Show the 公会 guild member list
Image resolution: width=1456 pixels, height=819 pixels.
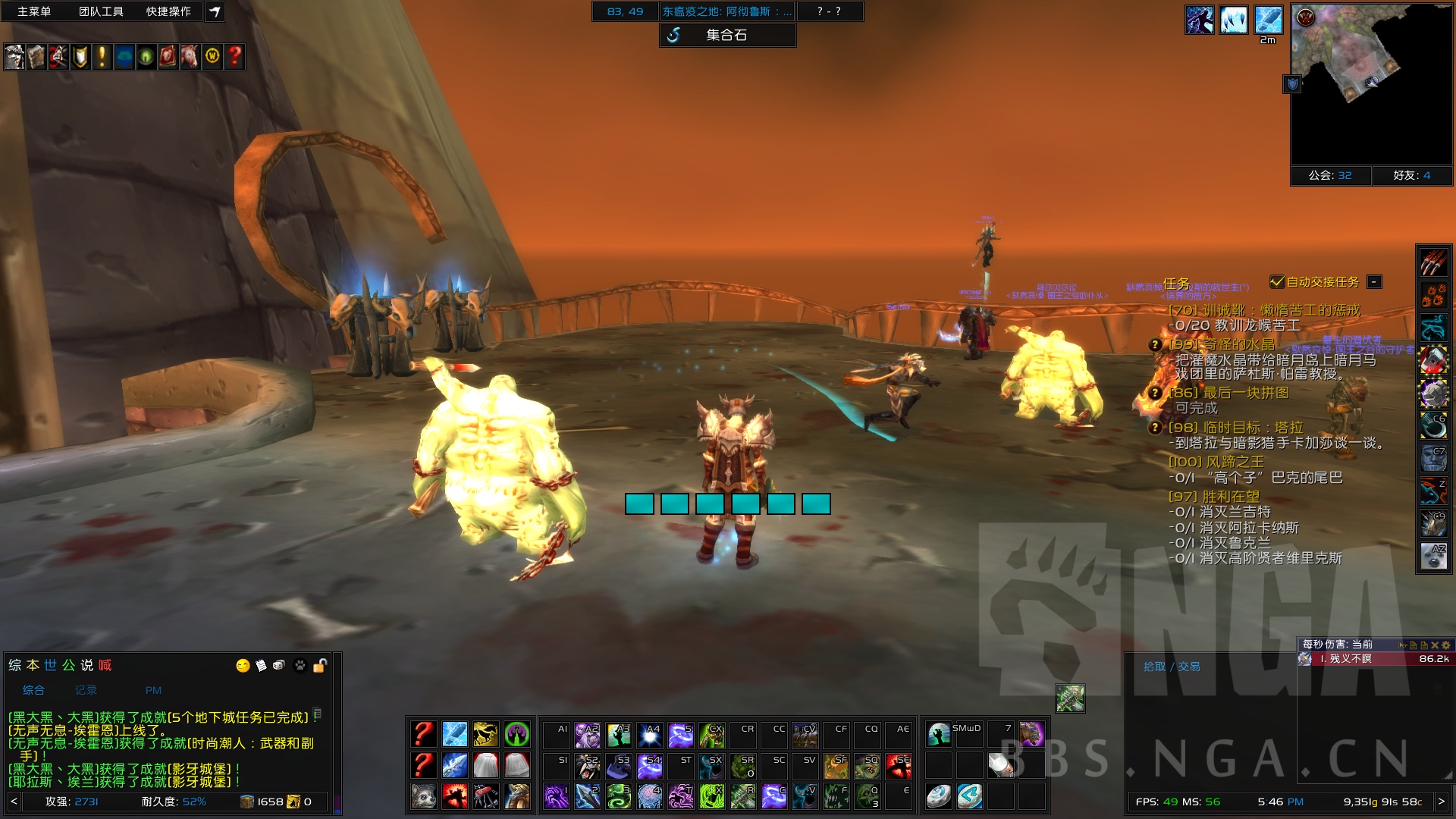[1330, 175]
